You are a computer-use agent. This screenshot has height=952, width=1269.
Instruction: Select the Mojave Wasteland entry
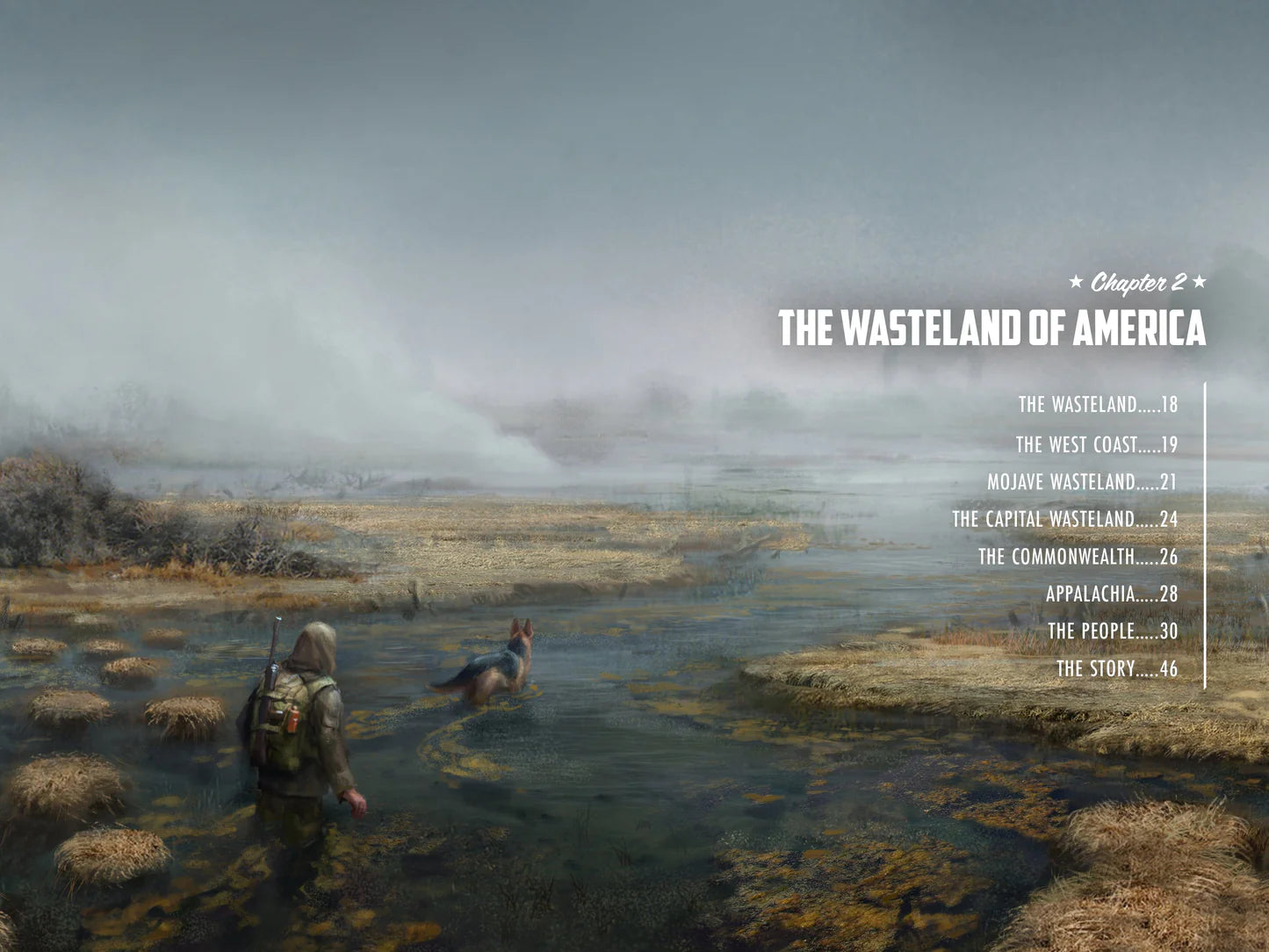coord(1082,482)
